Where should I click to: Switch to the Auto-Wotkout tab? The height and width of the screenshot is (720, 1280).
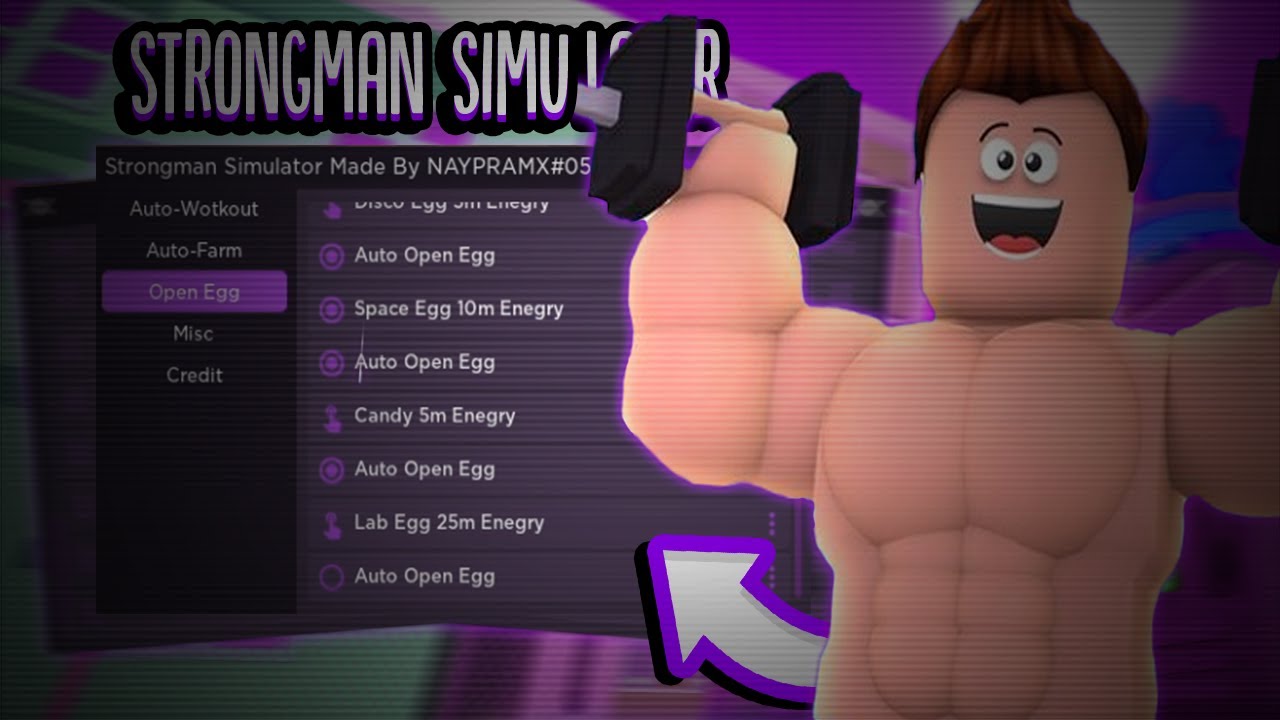pyautogui.click(x=194, y=209)
